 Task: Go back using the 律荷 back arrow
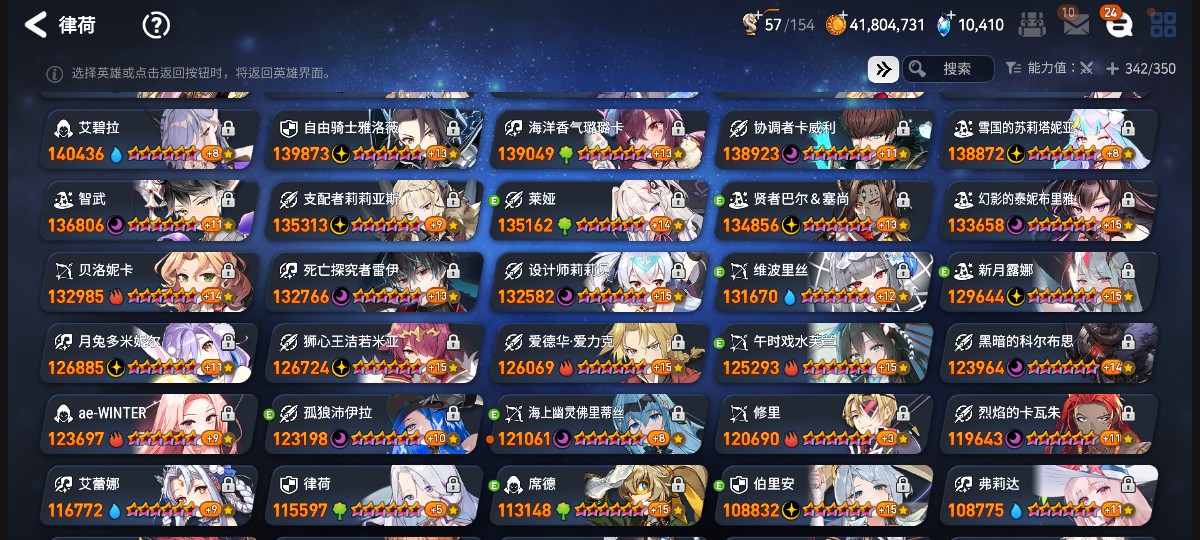pyautogui.click(x=36, y=25)
